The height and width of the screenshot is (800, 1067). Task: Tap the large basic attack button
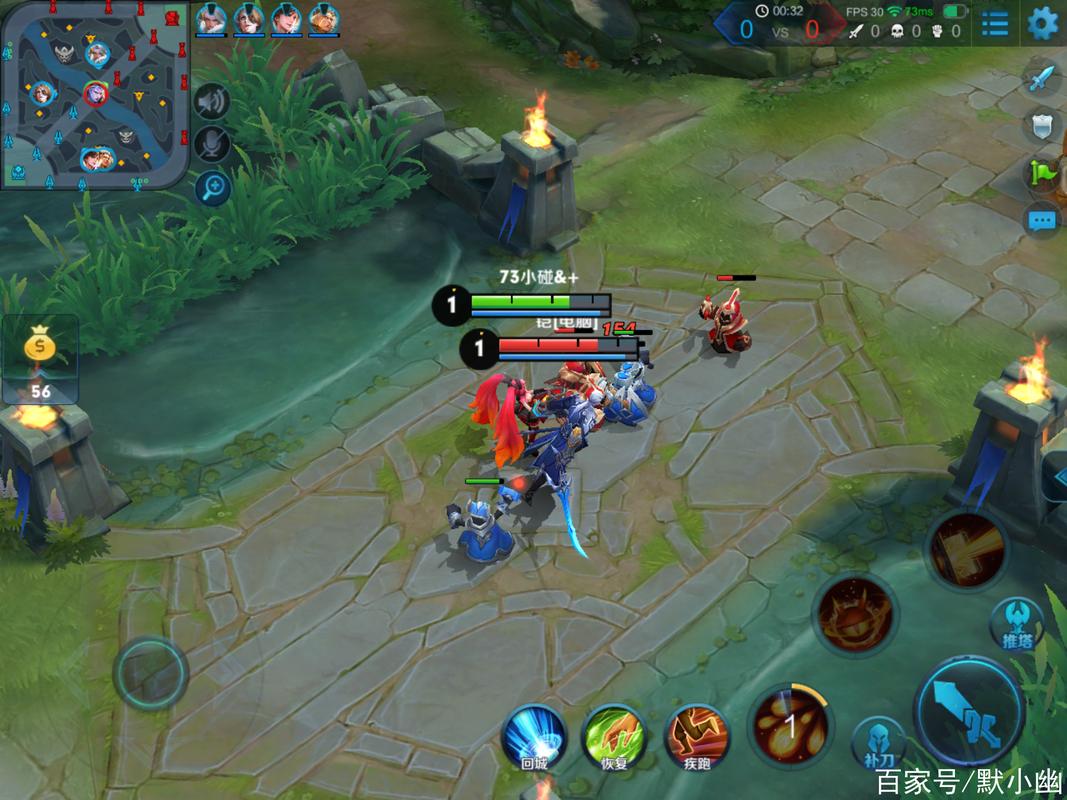pos(968,710)
